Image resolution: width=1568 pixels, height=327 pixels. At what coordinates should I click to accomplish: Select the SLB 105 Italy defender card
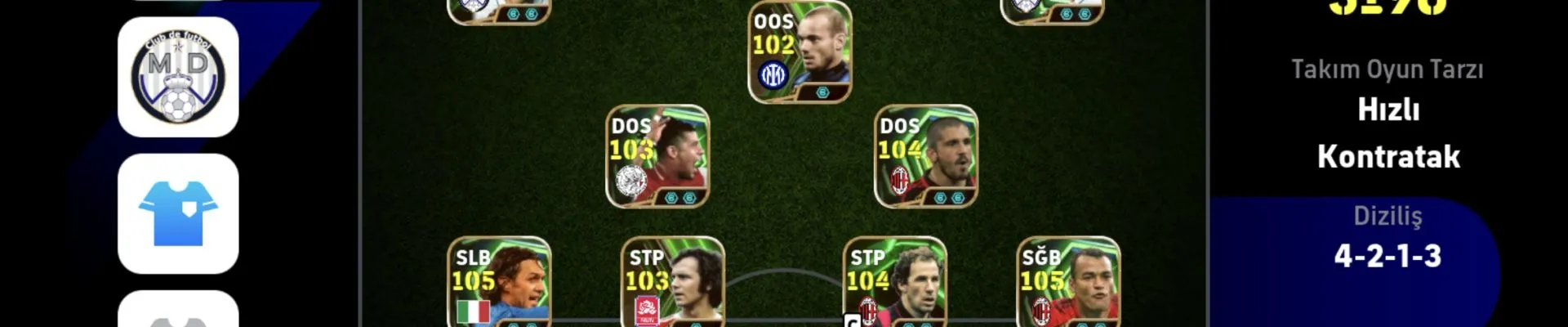pyautogui.click(x=499, y=284)
